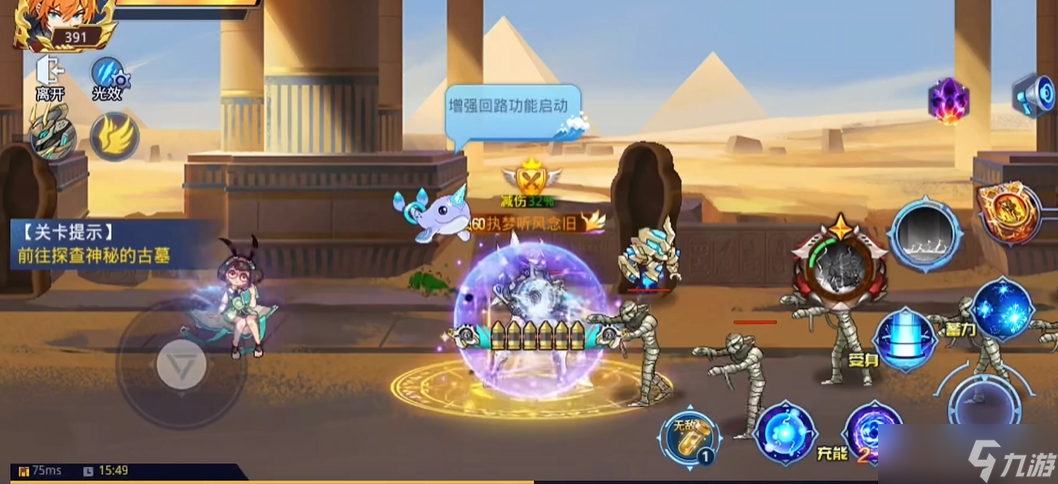Tap the armored mecha companion icon
Image resolution: width=1058 pixels, height=484 pixels.
[50, 134]
